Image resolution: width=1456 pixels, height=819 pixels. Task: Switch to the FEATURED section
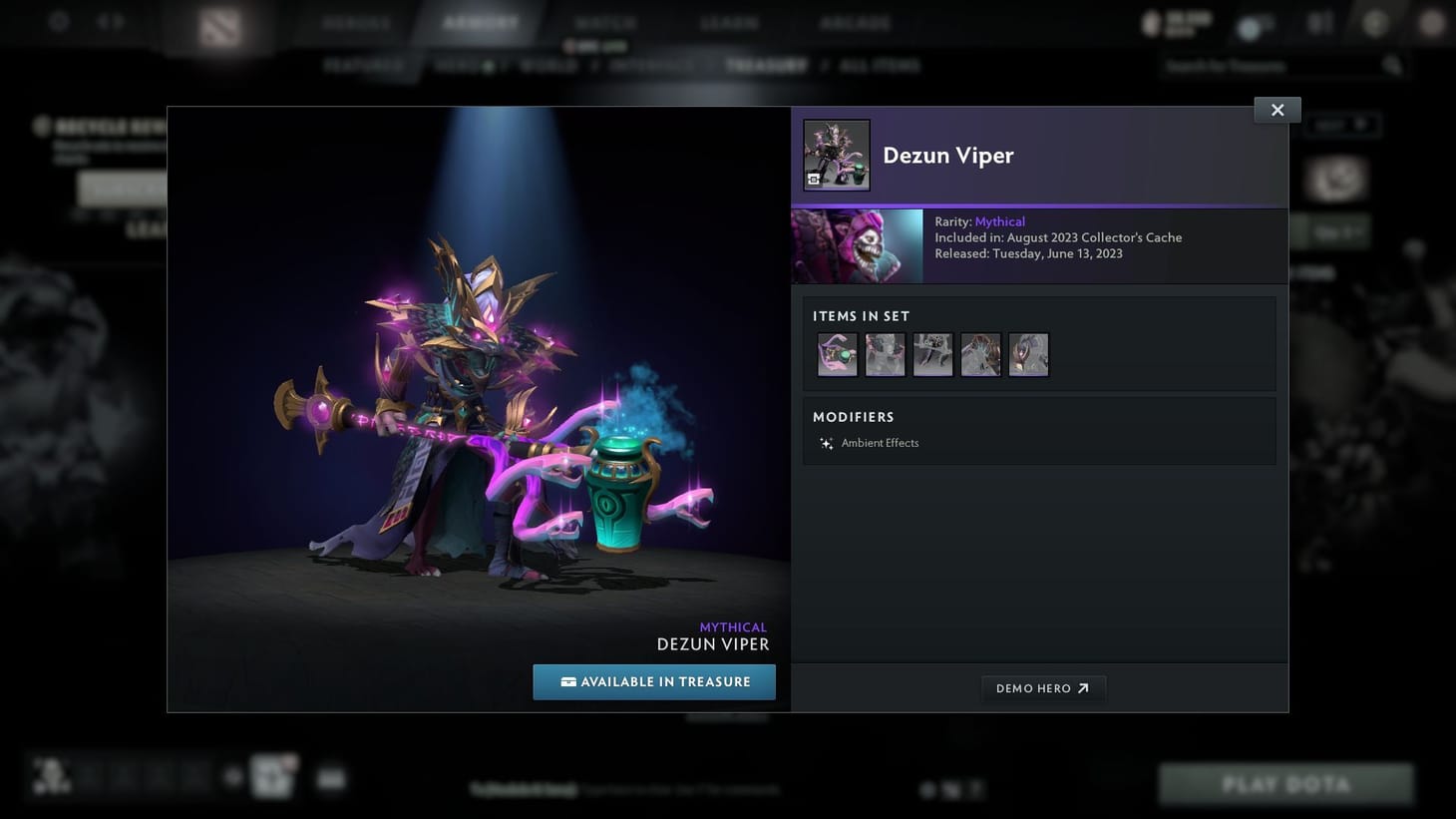click(x=363, y=65)
